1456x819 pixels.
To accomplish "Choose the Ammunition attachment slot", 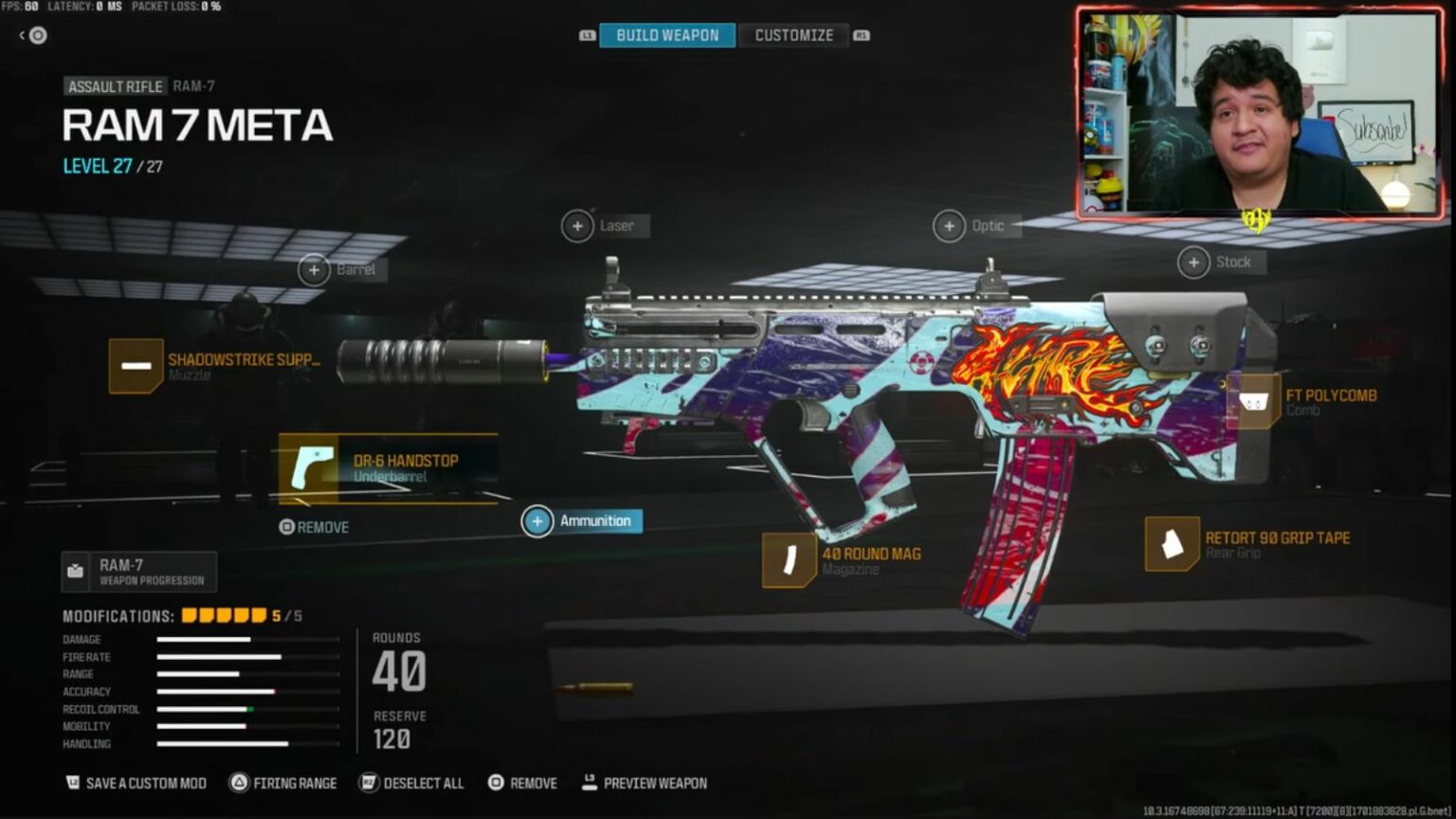I will (537, 521).
